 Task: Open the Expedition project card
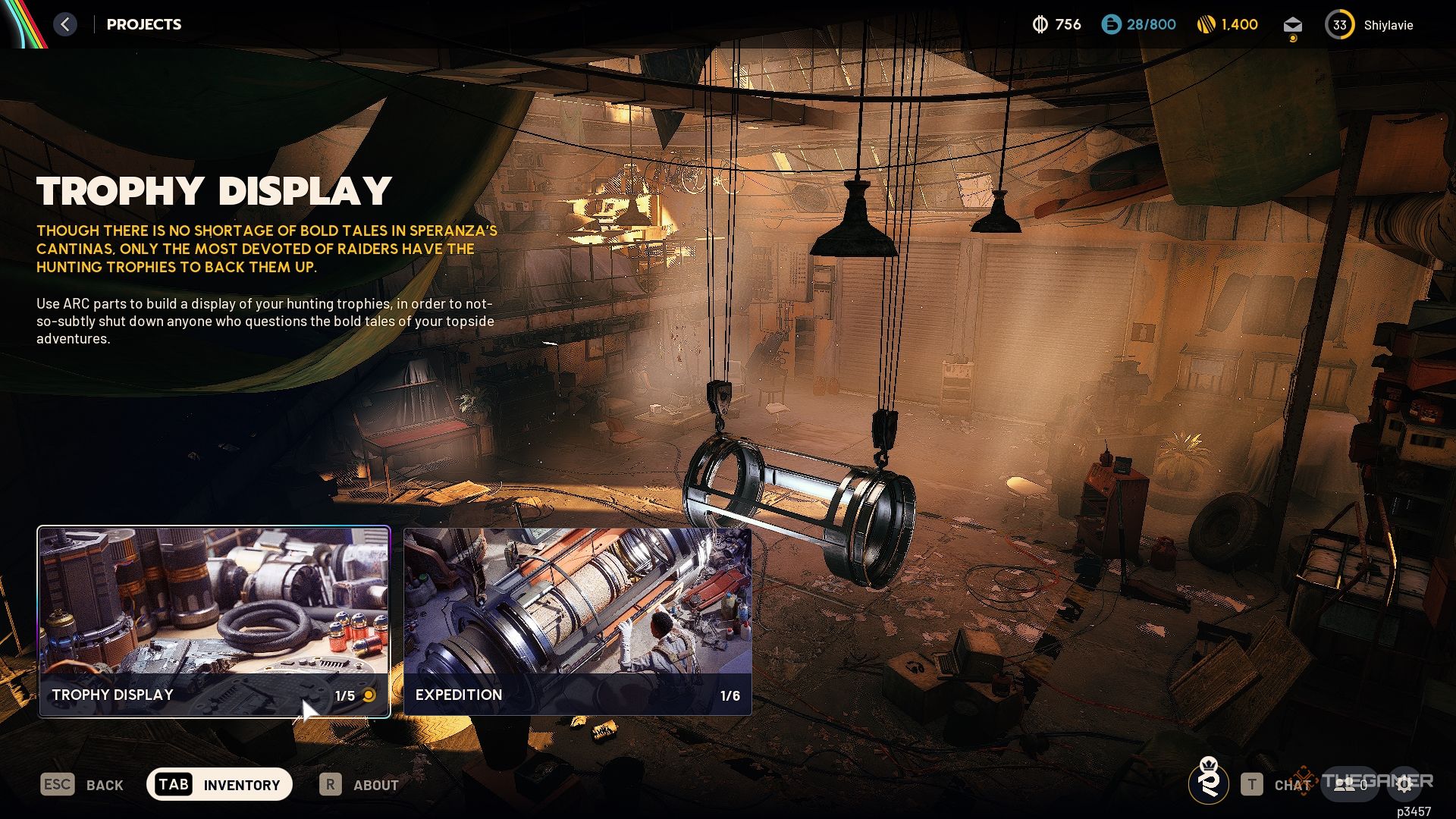coord(577,621)
